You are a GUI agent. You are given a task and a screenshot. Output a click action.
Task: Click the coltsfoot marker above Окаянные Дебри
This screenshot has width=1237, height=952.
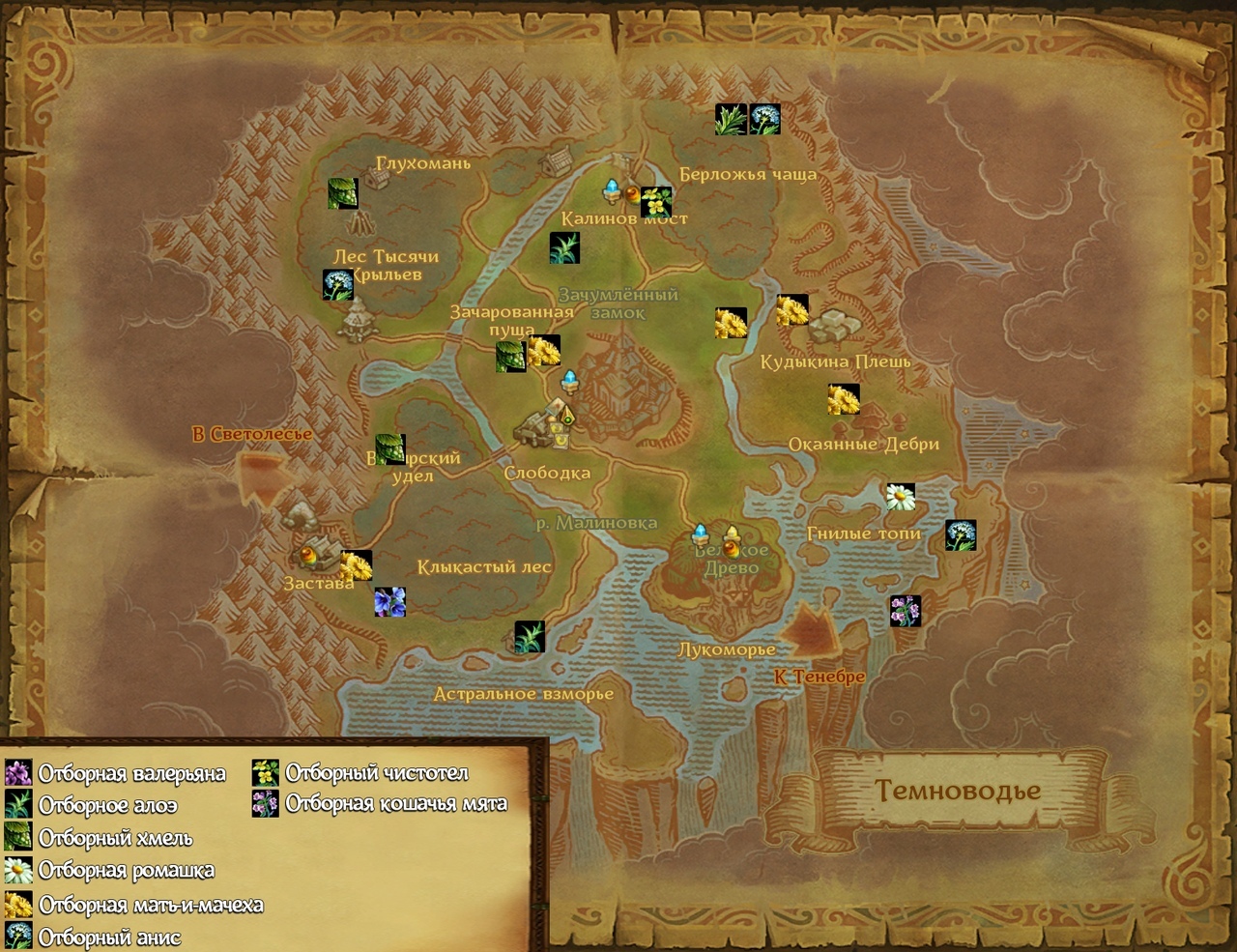[x=843, y=399]
